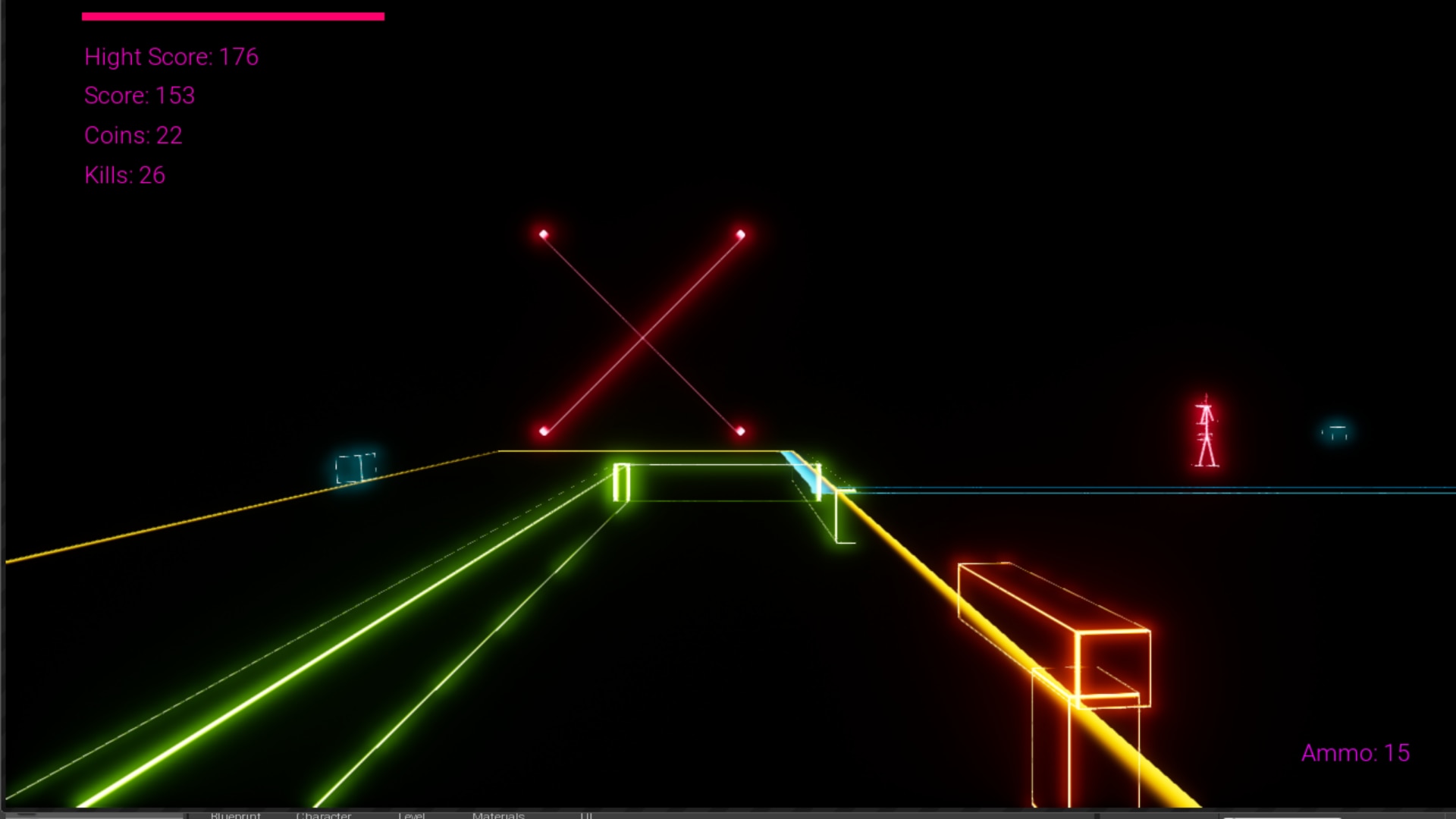The width and height of the screenshot is (1456, 819).
Task: Switch to the Blueprint tab
Action: (x=235, y=815)
